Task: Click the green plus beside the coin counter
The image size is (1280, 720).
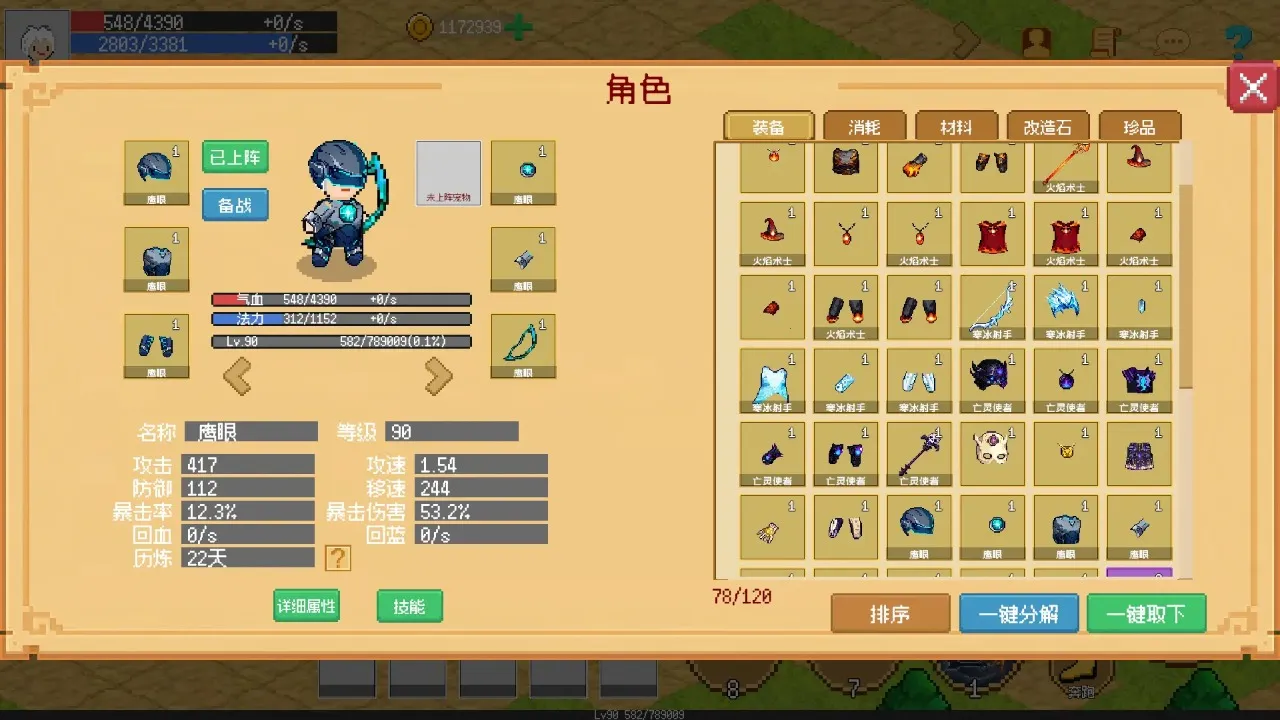Action: 516,27
